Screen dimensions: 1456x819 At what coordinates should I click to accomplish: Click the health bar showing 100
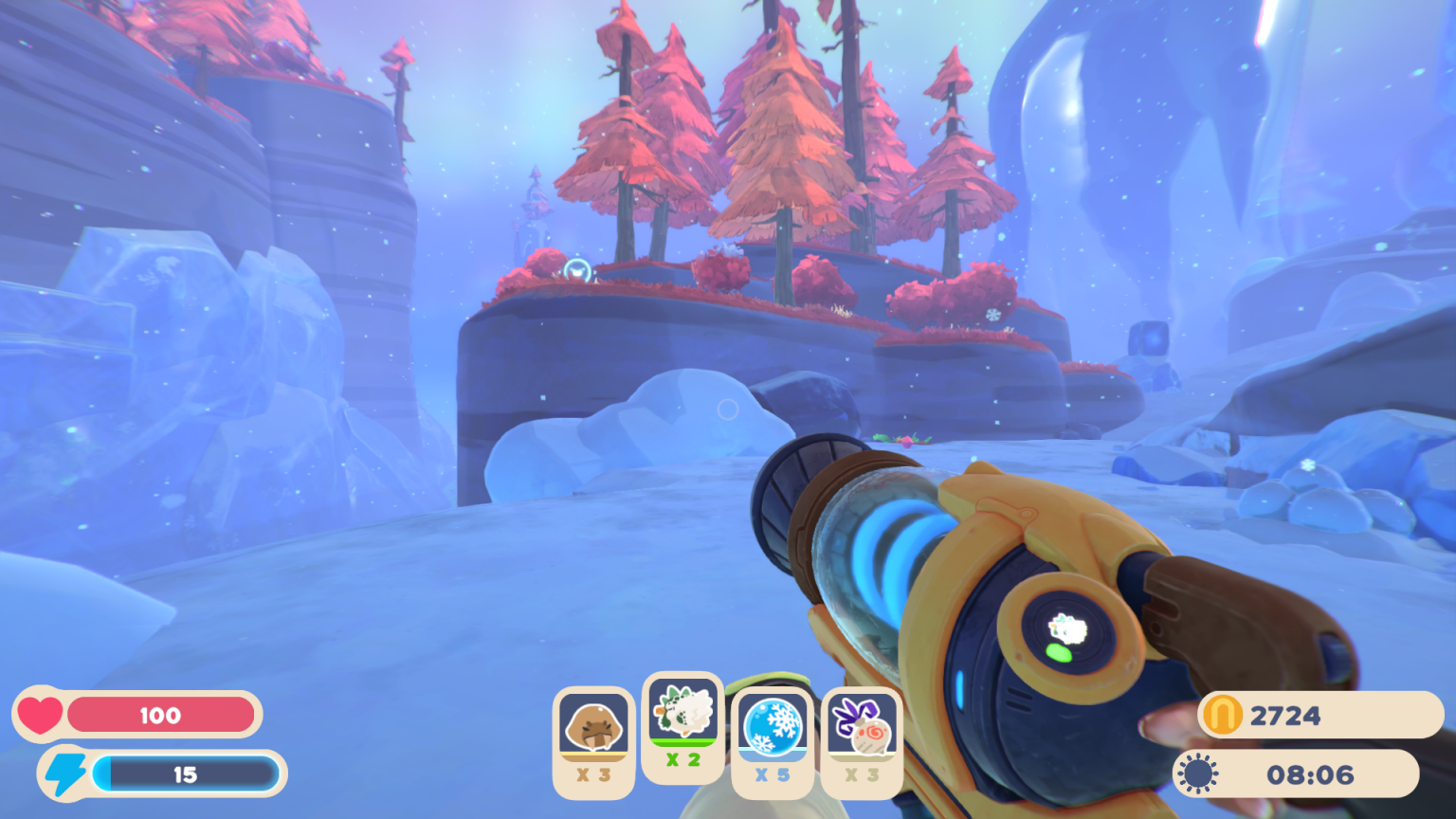[x=161, y=717]
